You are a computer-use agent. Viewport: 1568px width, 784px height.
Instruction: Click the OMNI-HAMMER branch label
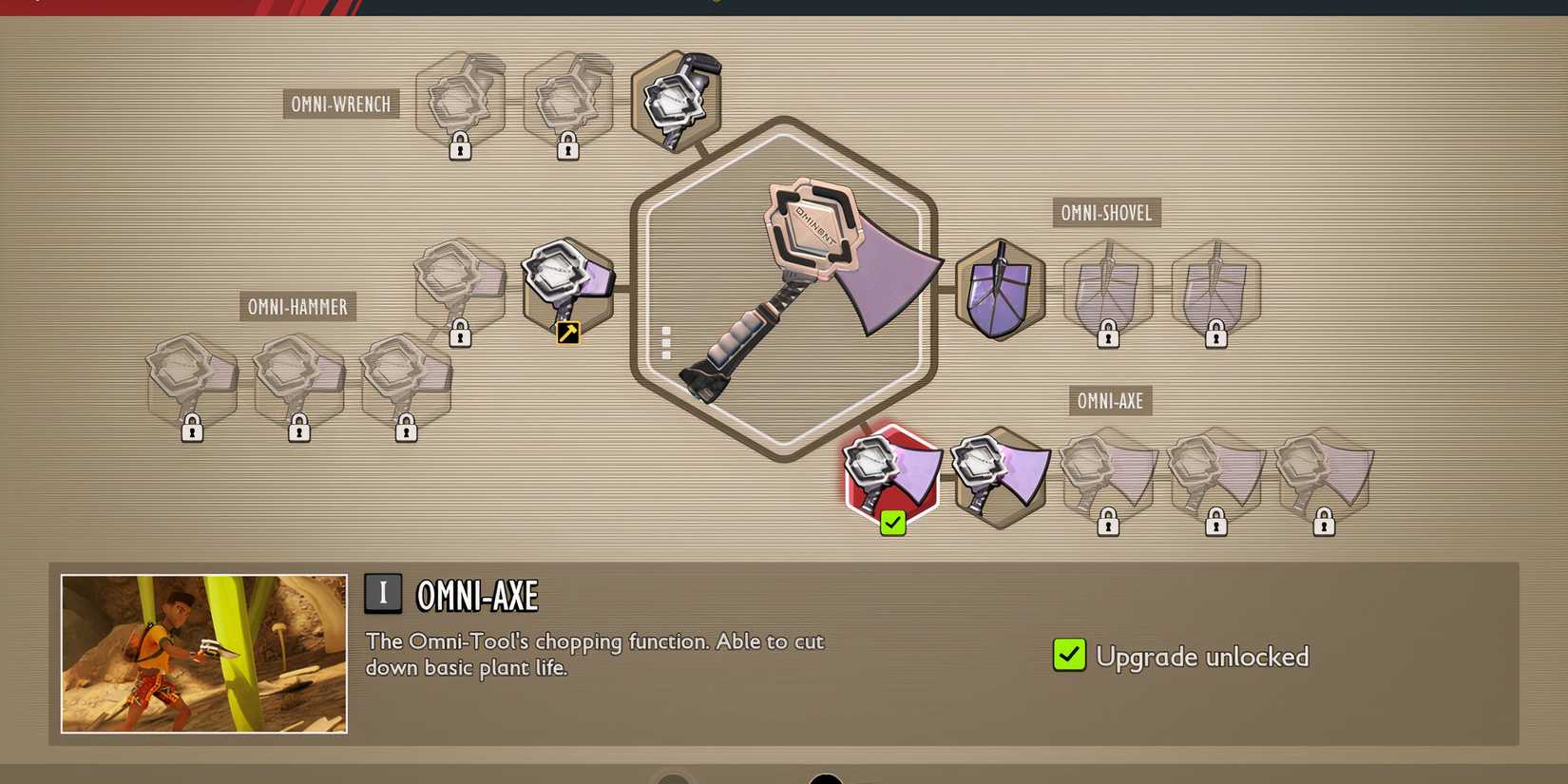click(297, 306)
